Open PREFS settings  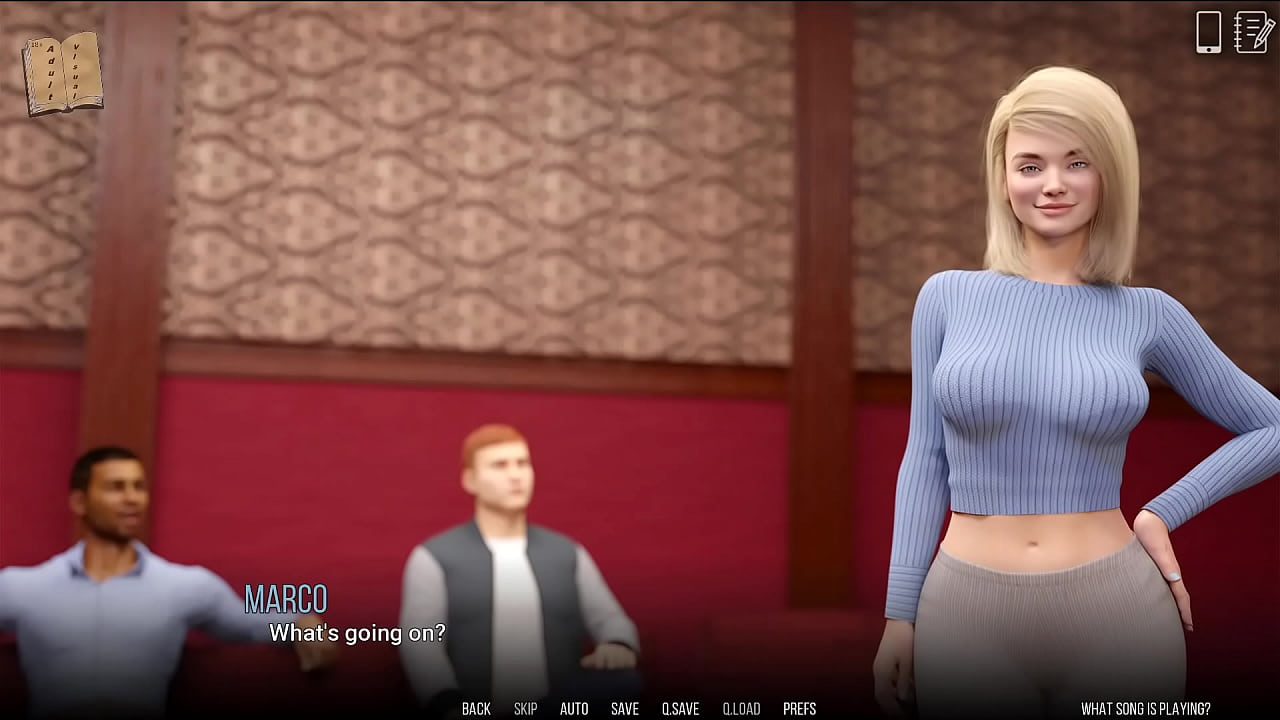tap(799, 709)
